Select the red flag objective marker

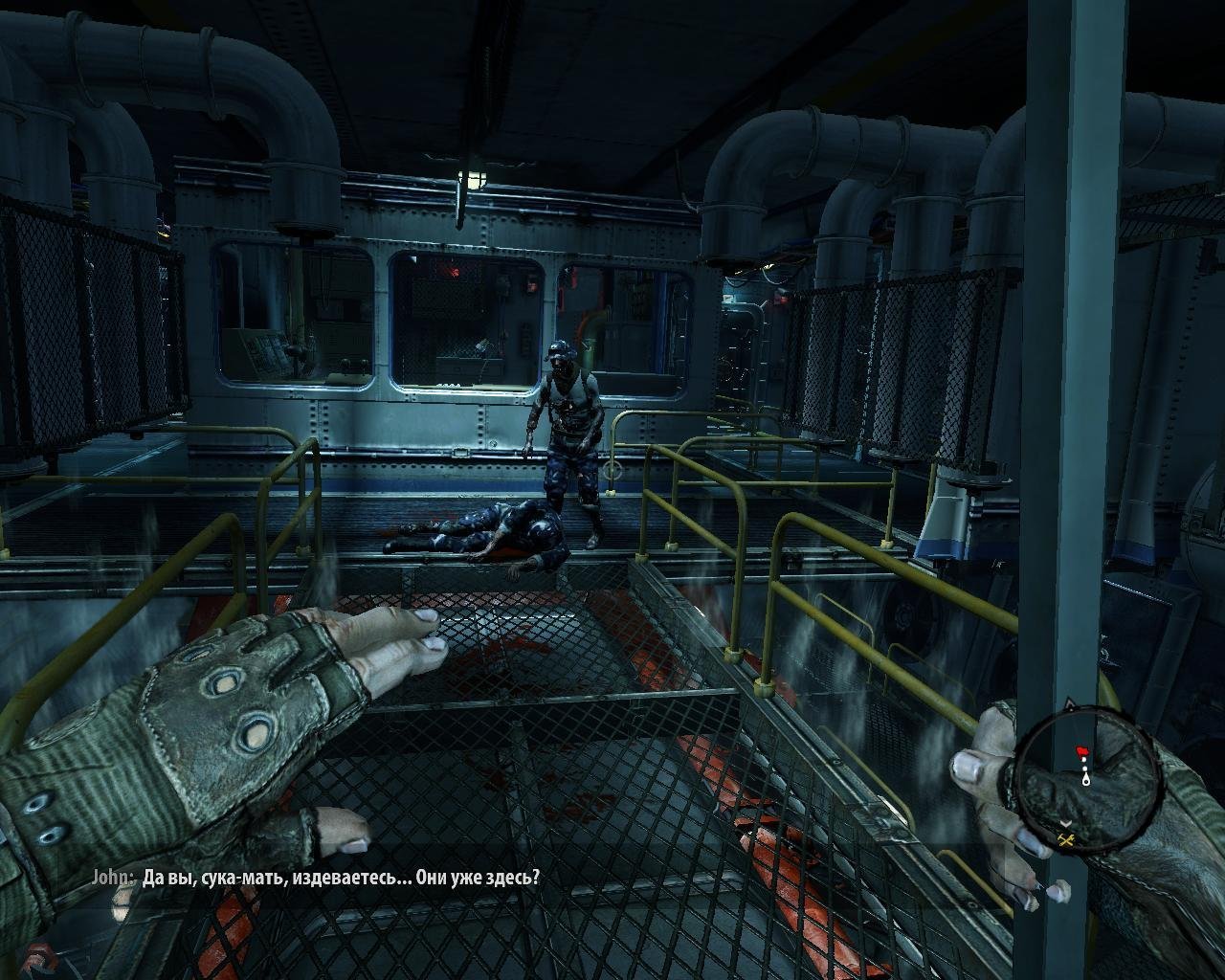[x=1083, y=749]
